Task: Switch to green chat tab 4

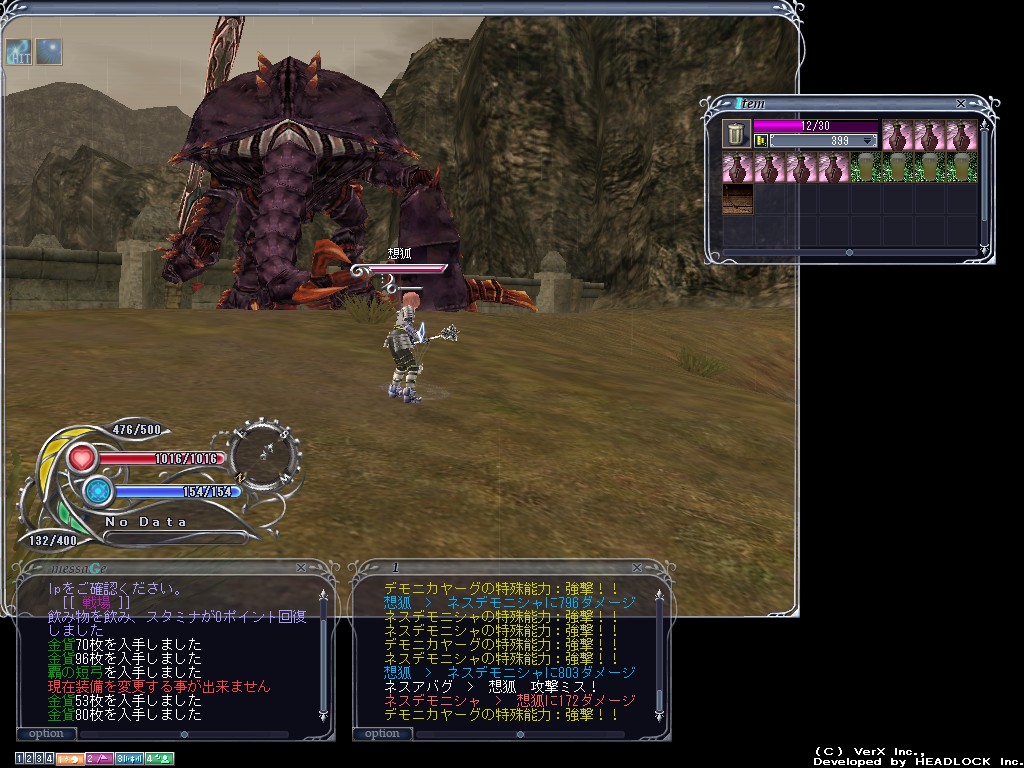Action: pyautogui.click(x=159, y=759)
